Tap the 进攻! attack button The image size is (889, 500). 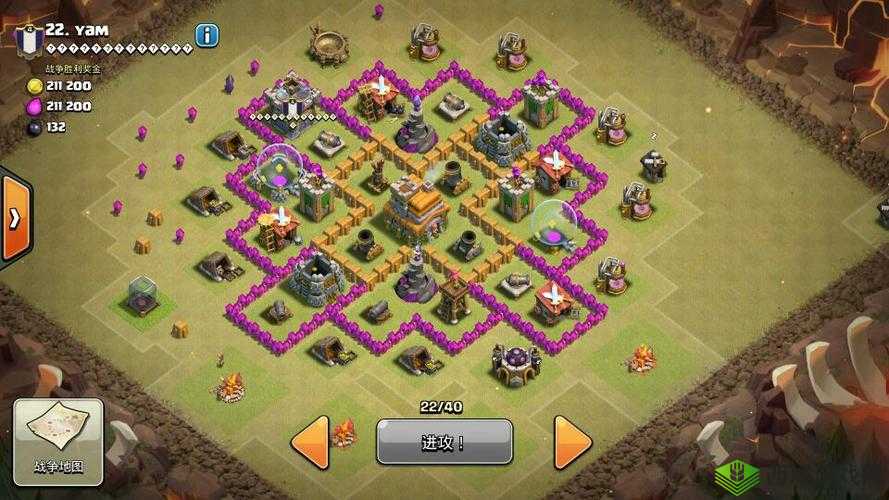coord(444,441)
